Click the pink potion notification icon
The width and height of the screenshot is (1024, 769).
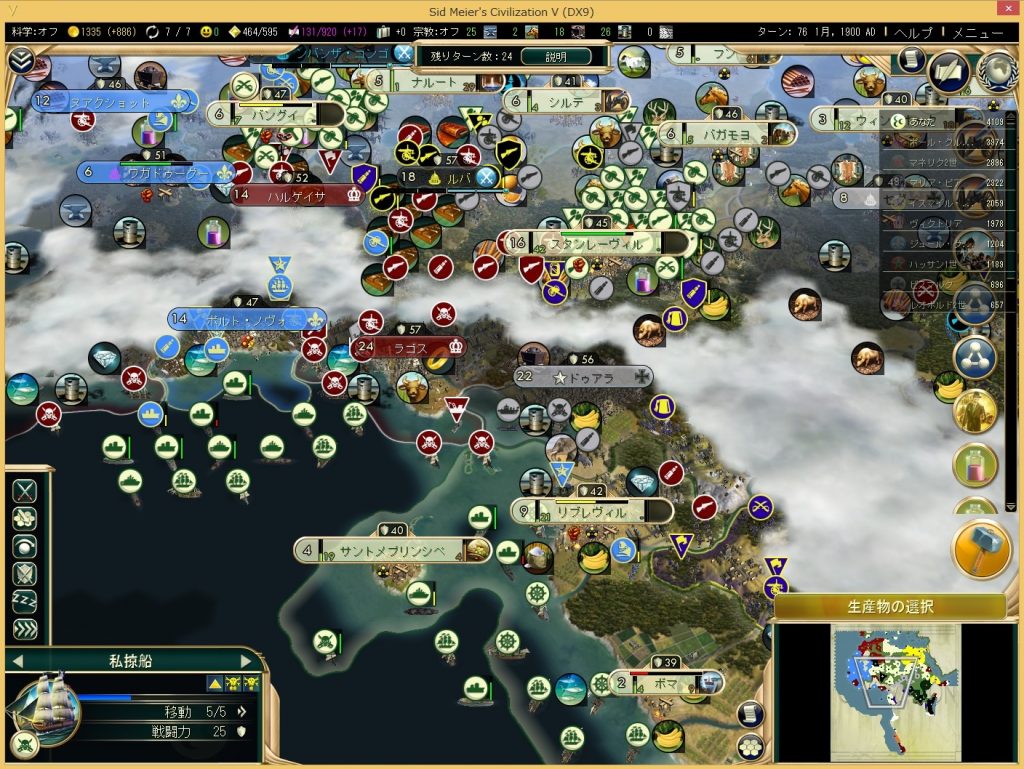pyautogui.click(x=974, y=465)
